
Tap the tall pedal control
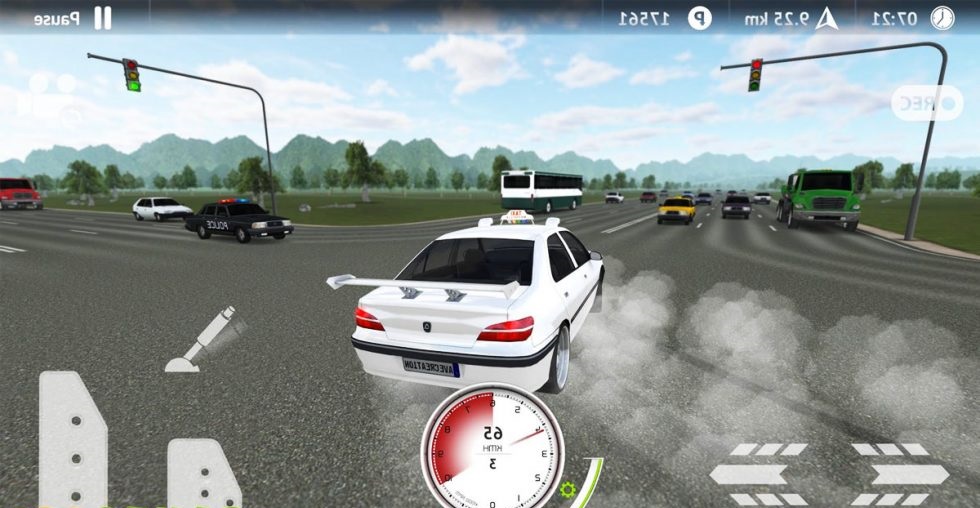click(x=72, y=438)
